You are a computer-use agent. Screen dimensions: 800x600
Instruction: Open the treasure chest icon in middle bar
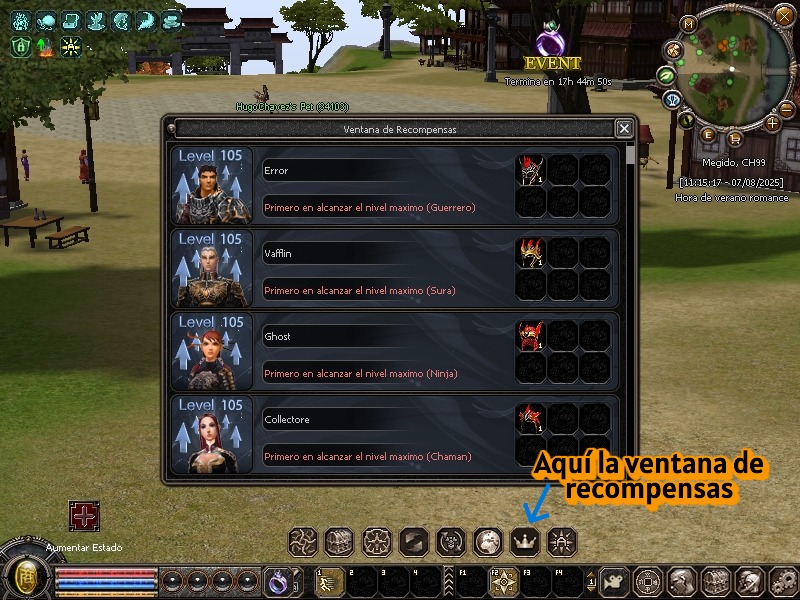coord(340,541)
